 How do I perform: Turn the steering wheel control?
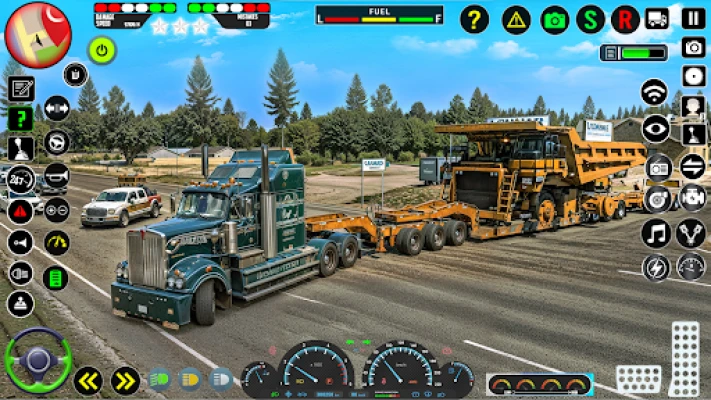pos(38,360)
